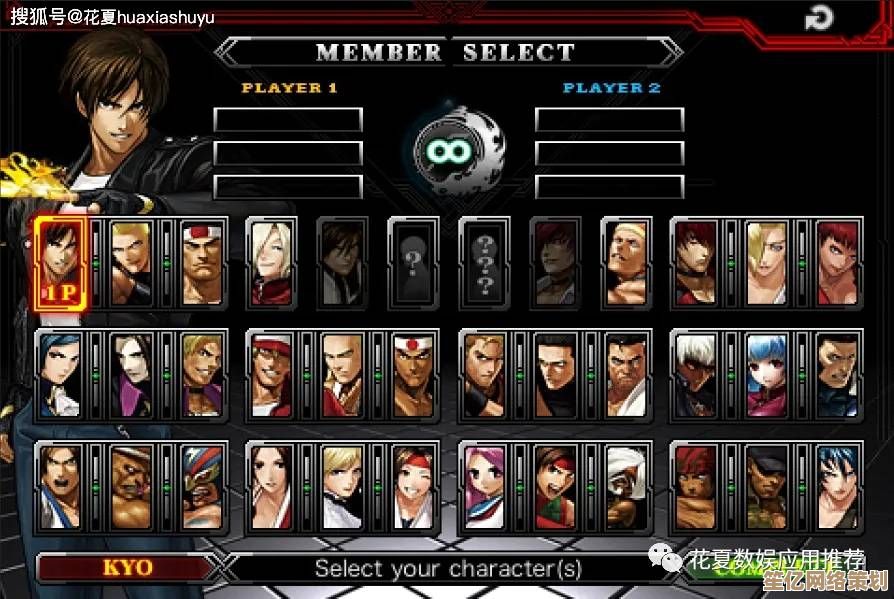Select Kyo's portrait marked 1P
Image resolution: width=894 pixels, height=599 pixels.
pyautogui.click(x=61, y=261)
